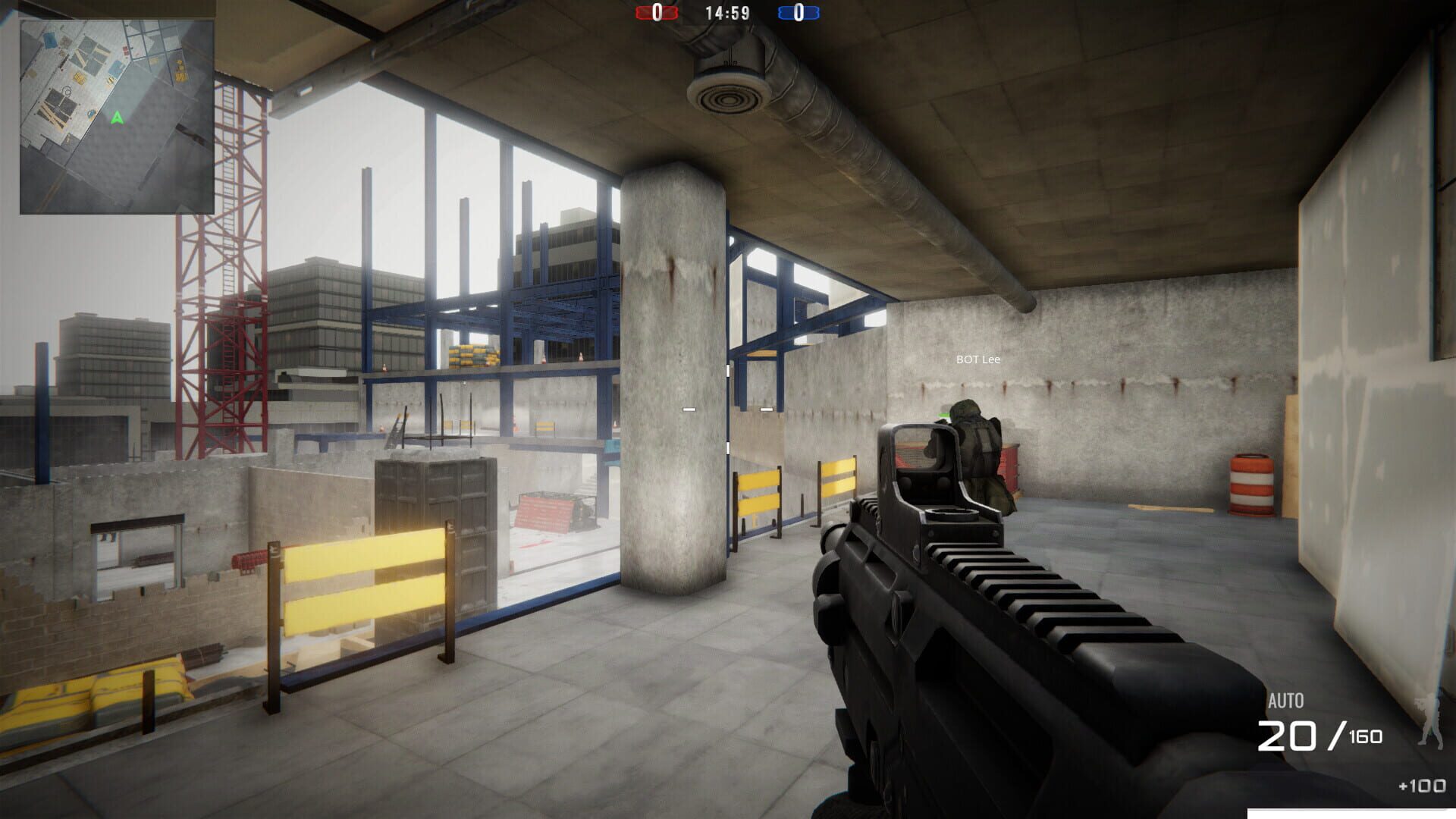Click the +100 score reward text

pos(1423,787)
